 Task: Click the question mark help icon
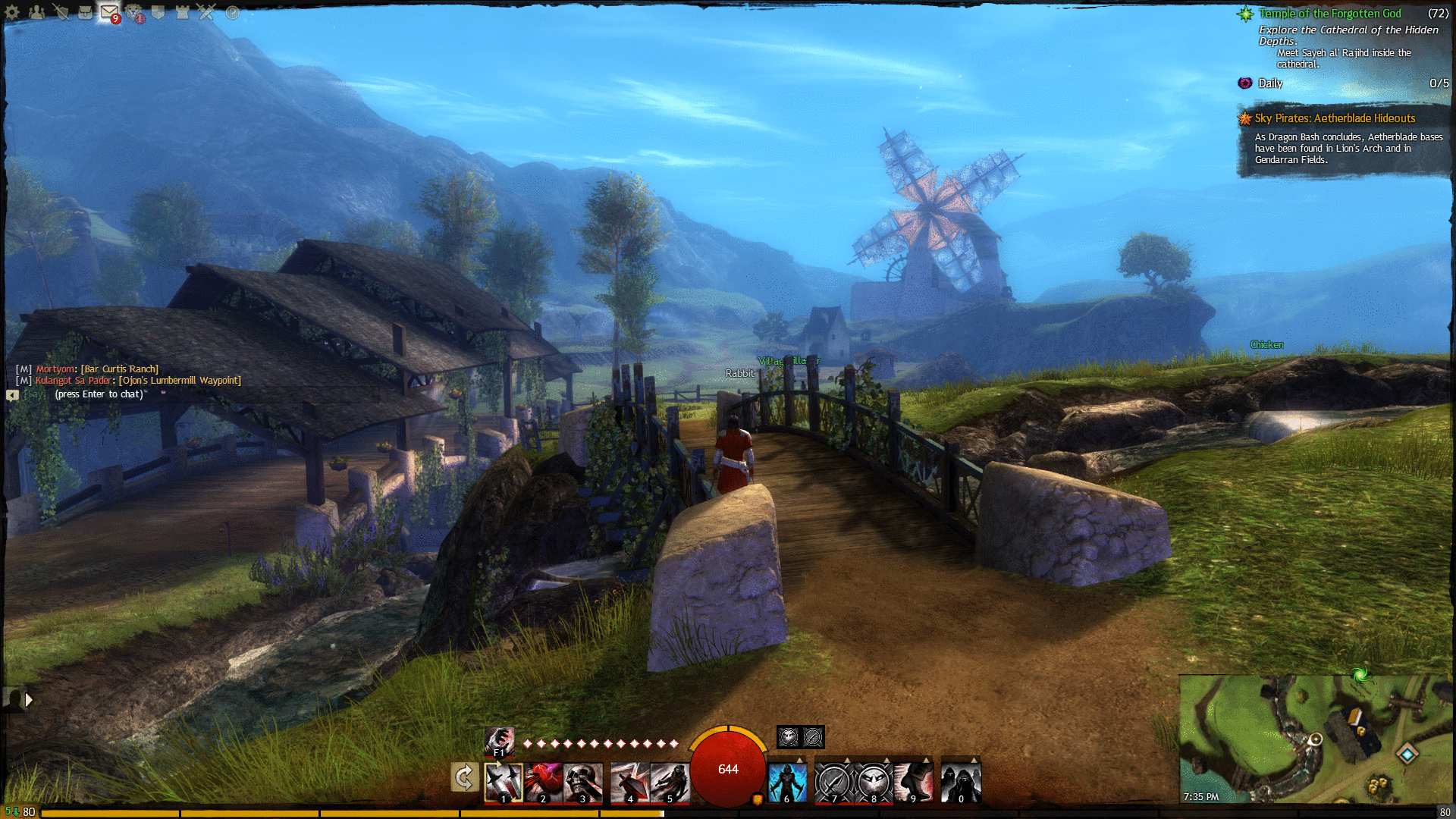tap(233, 13)
